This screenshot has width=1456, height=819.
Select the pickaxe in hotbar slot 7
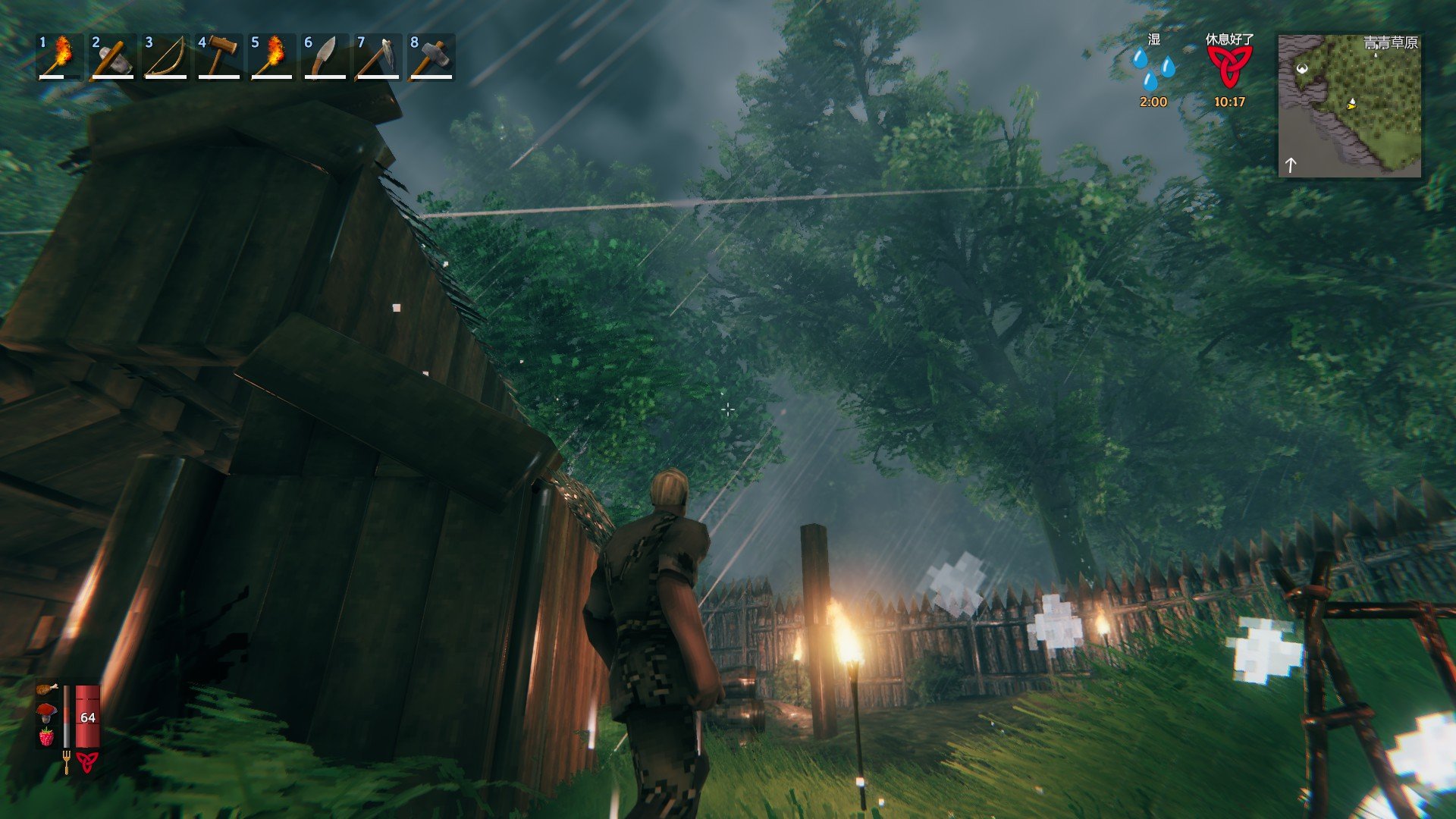click(x=378, y=57)
